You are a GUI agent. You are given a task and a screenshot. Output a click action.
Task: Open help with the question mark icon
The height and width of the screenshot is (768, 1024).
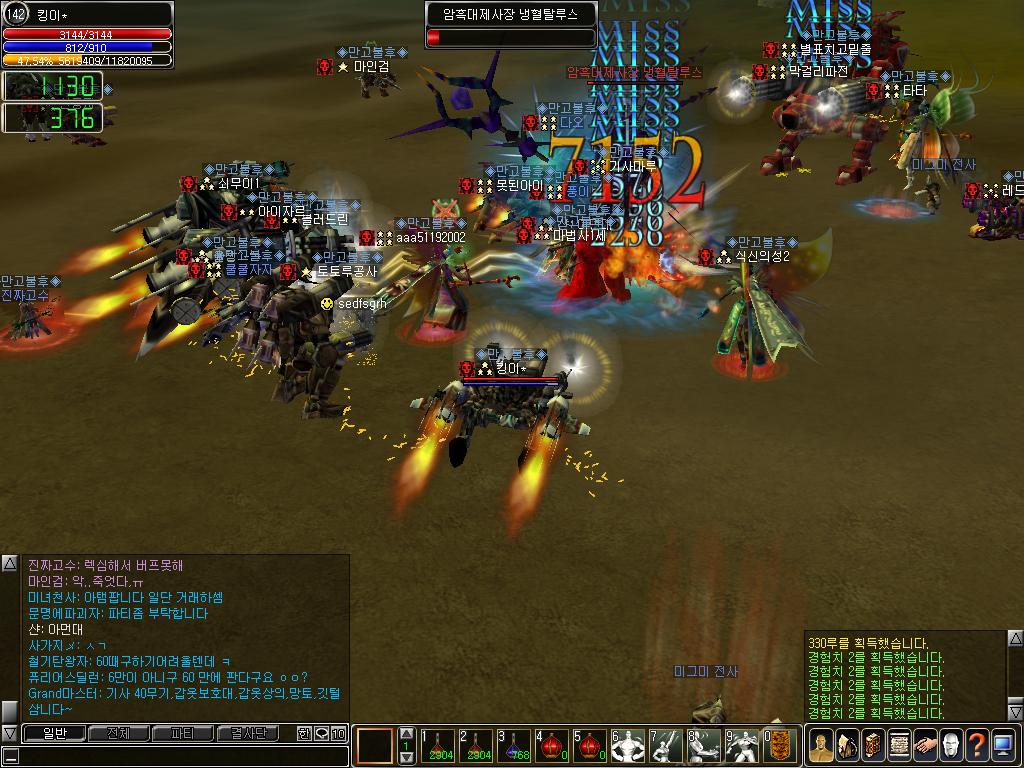tap(977, 745)
